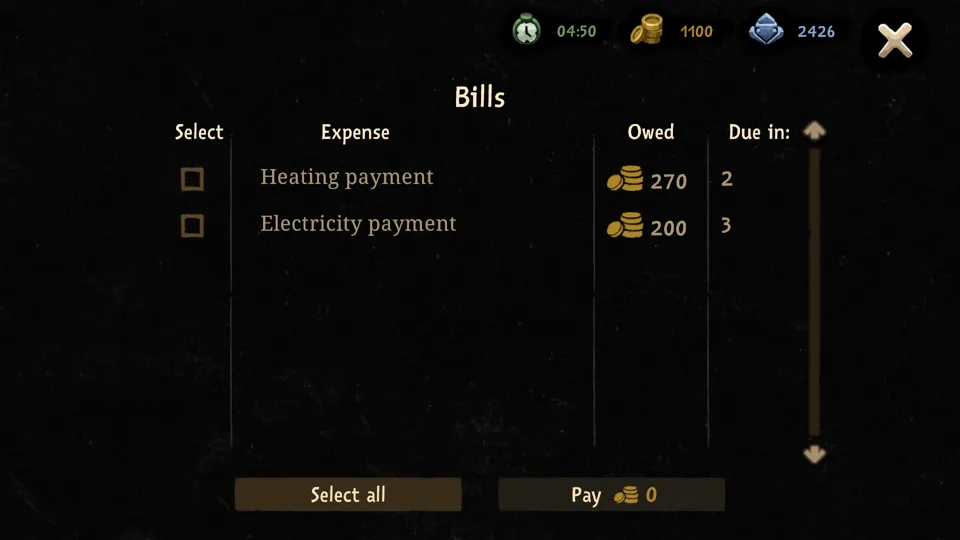Close the Bills screen with the X
The image size is (960, 540).
click(894, 40)
